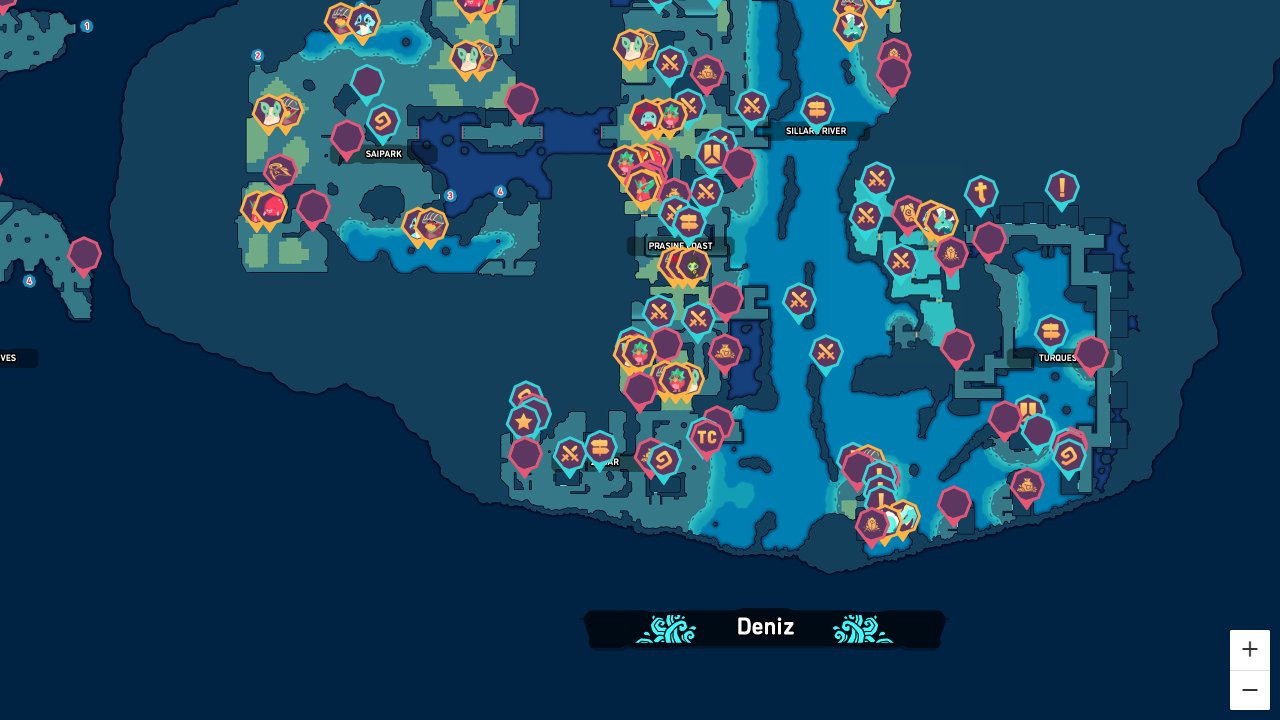Select the TC marker near Zadar

click(x=705, y=437)
